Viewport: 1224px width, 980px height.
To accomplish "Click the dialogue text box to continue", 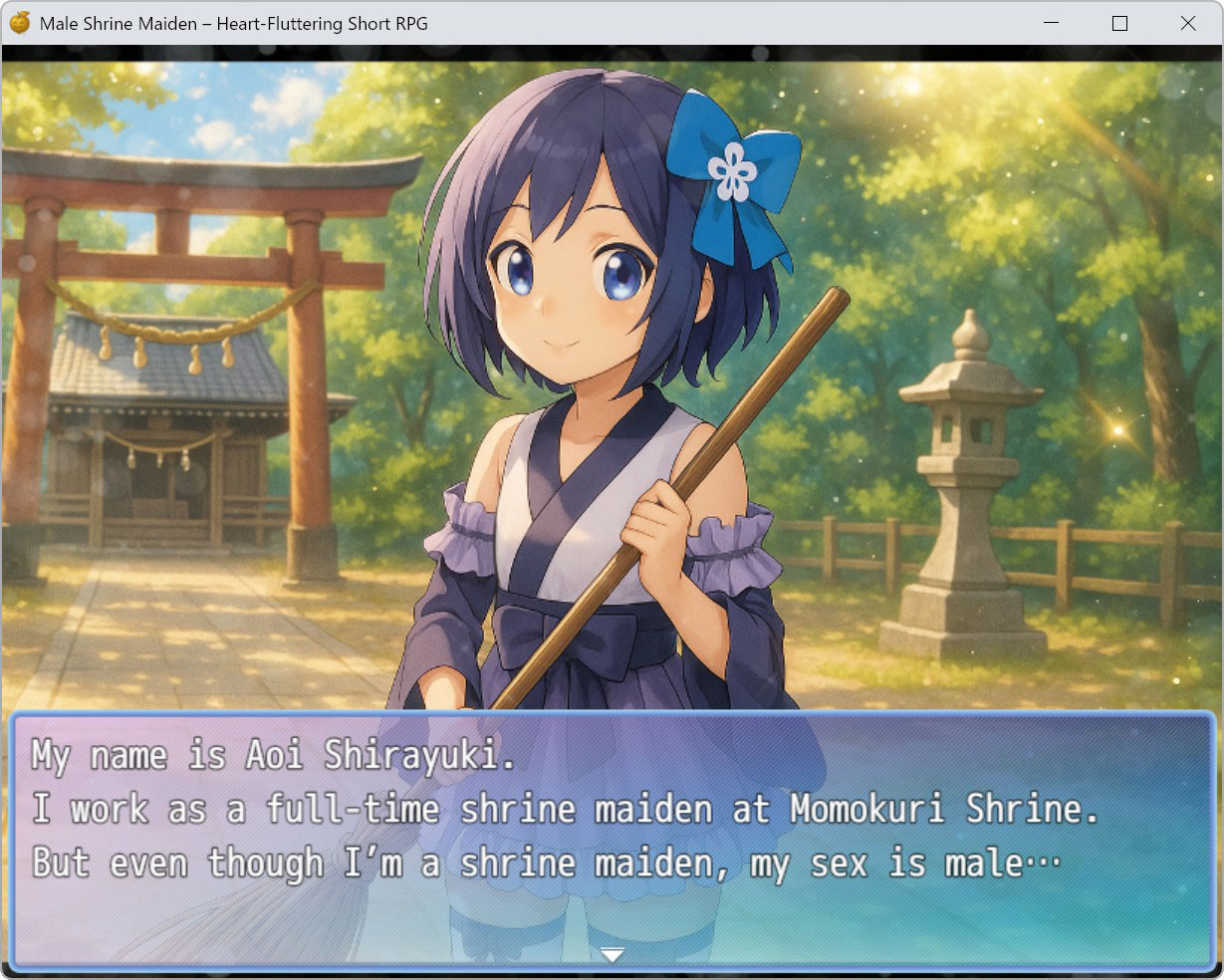I will tap(612, 839).
